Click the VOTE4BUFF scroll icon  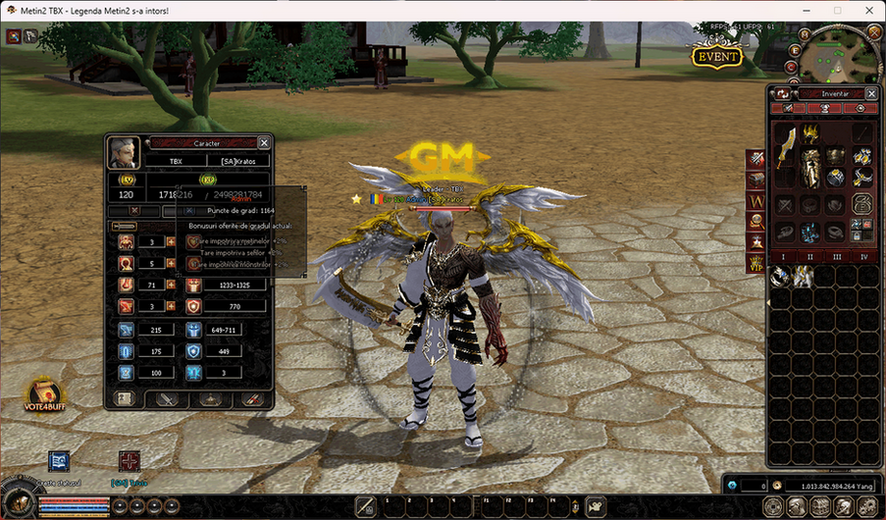point(44,393)
